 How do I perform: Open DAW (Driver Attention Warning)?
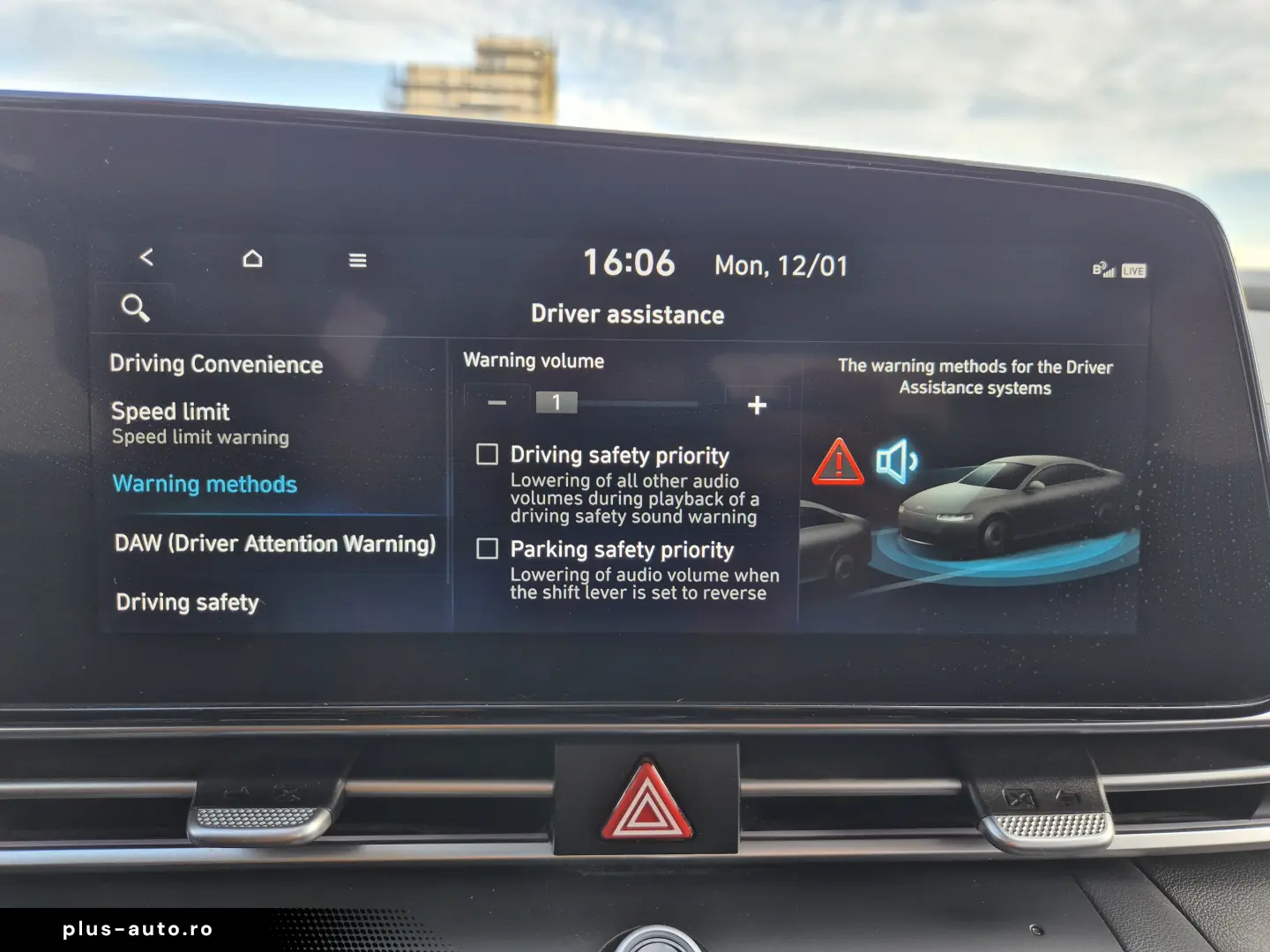click(275, 543)
